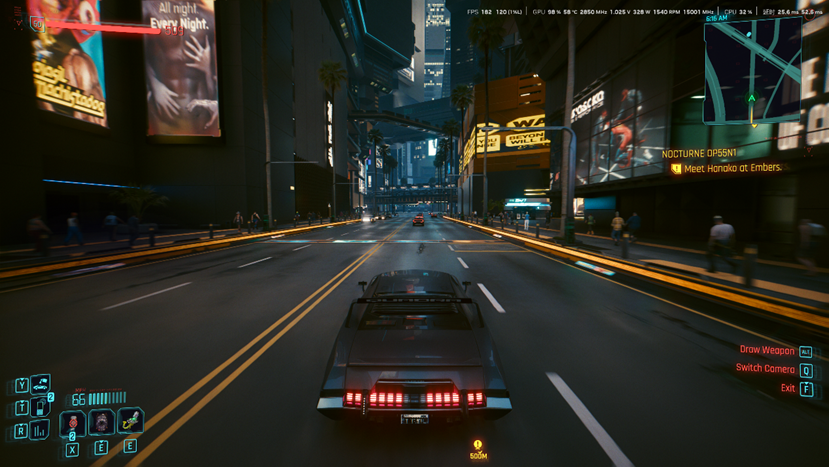Use the red health inhaler slot
This screenshot has height=467, width=829.
73,423
